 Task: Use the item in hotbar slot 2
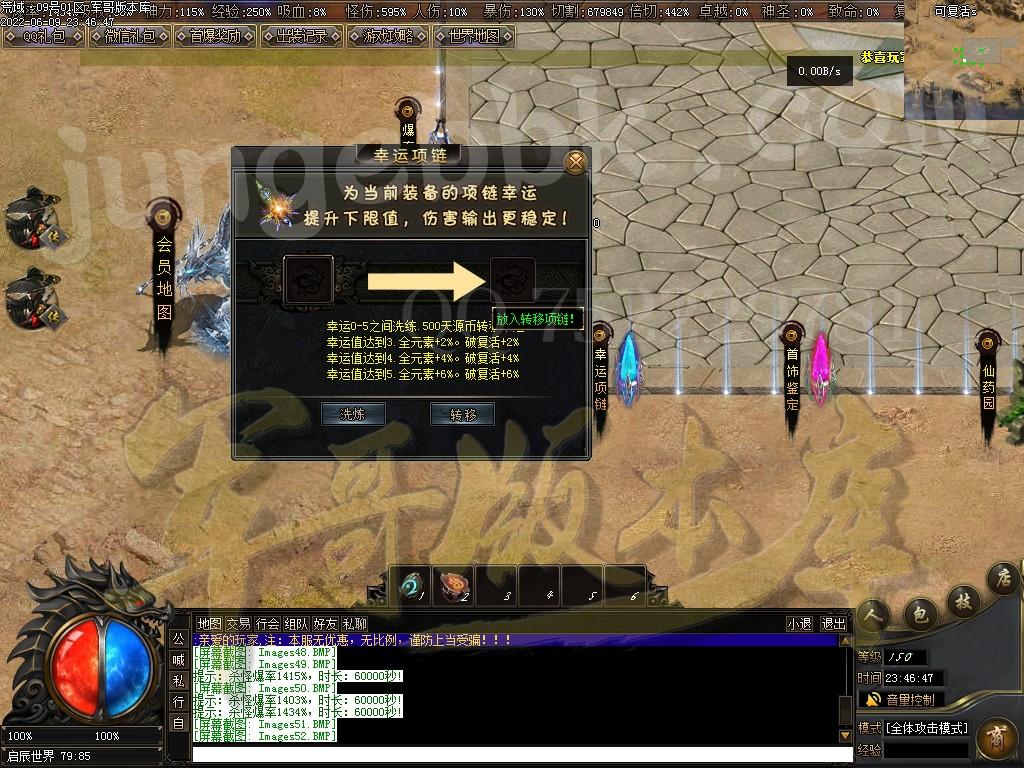click(453, 585)
